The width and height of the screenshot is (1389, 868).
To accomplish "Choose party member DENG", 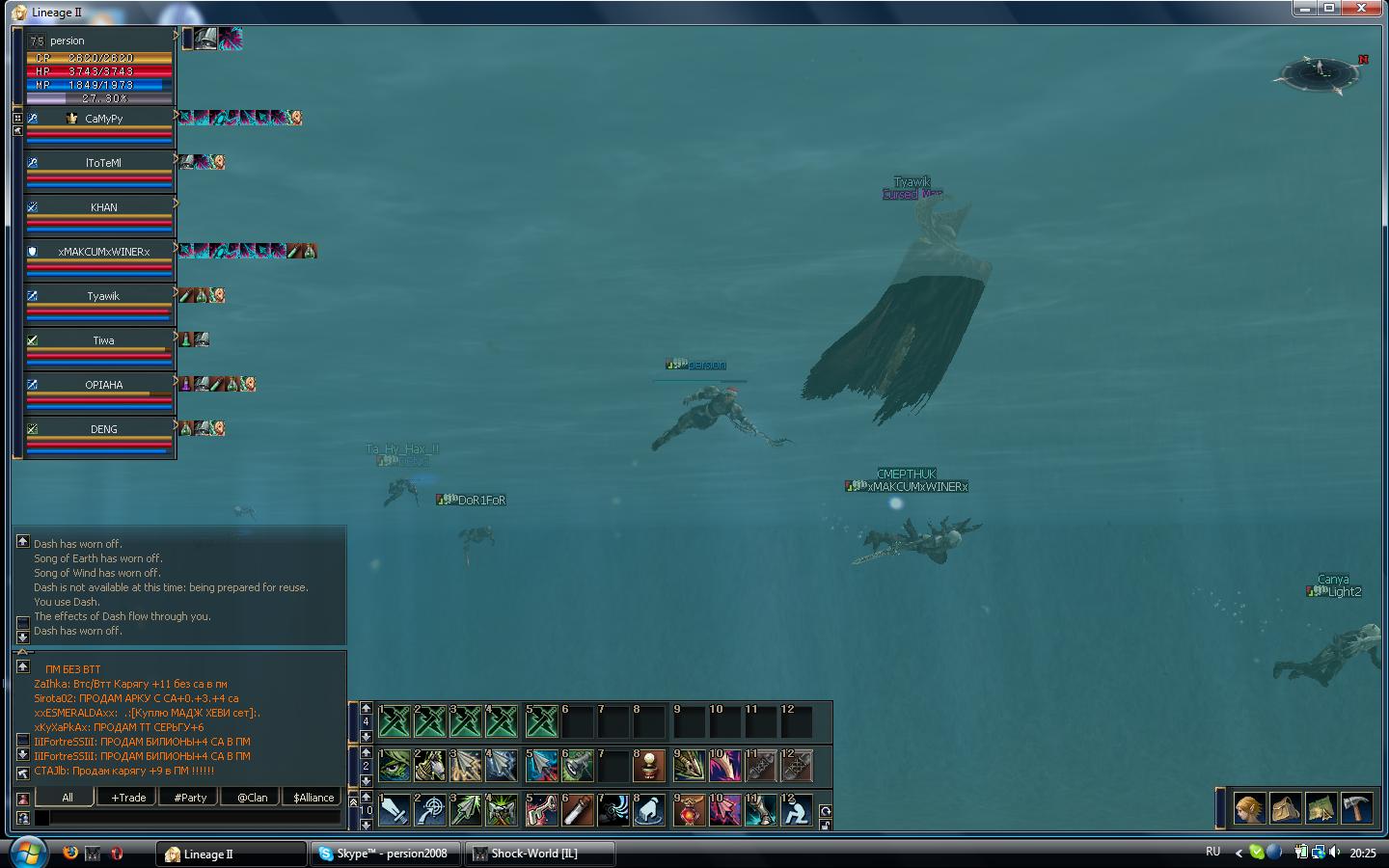I will 103,429.
